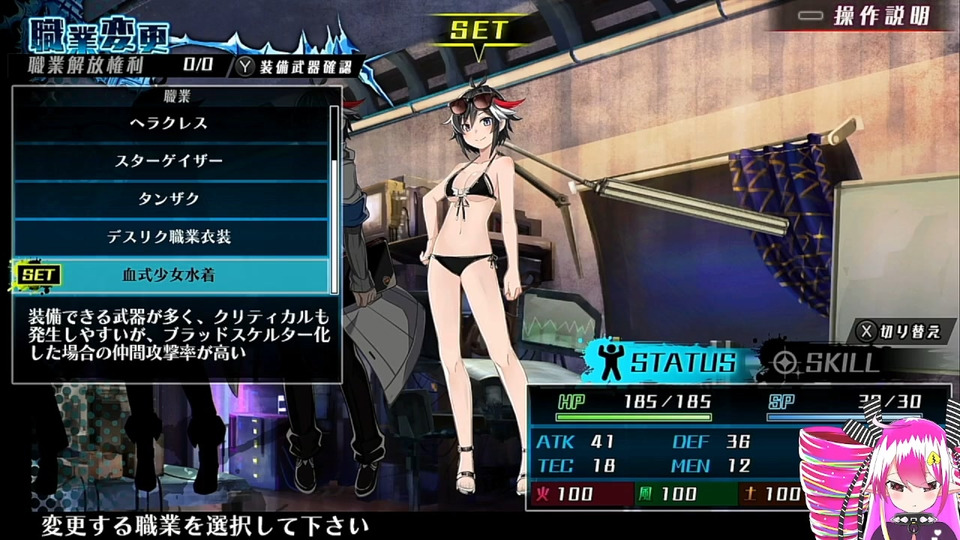Viewport: 960px width, 540px height.
Task: Pick the タンザク job row
Action: coord(169,199)
